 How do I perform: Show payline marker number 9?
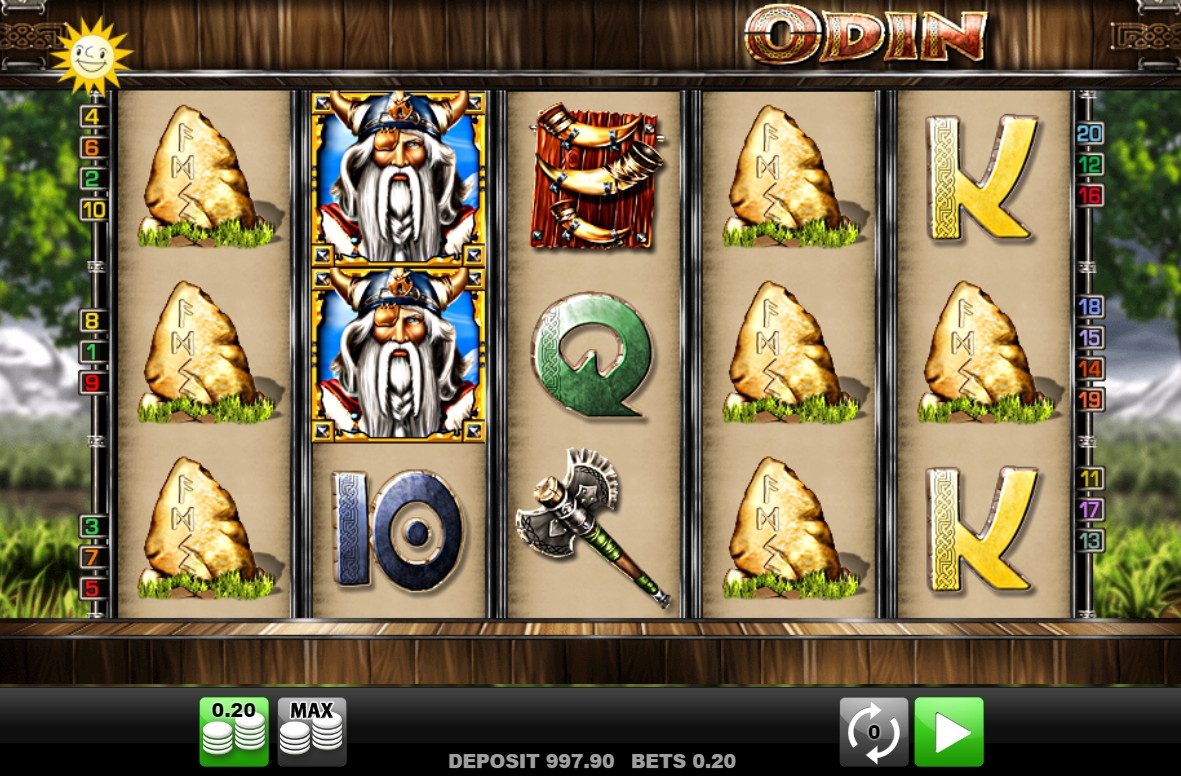tap(93, 382)
